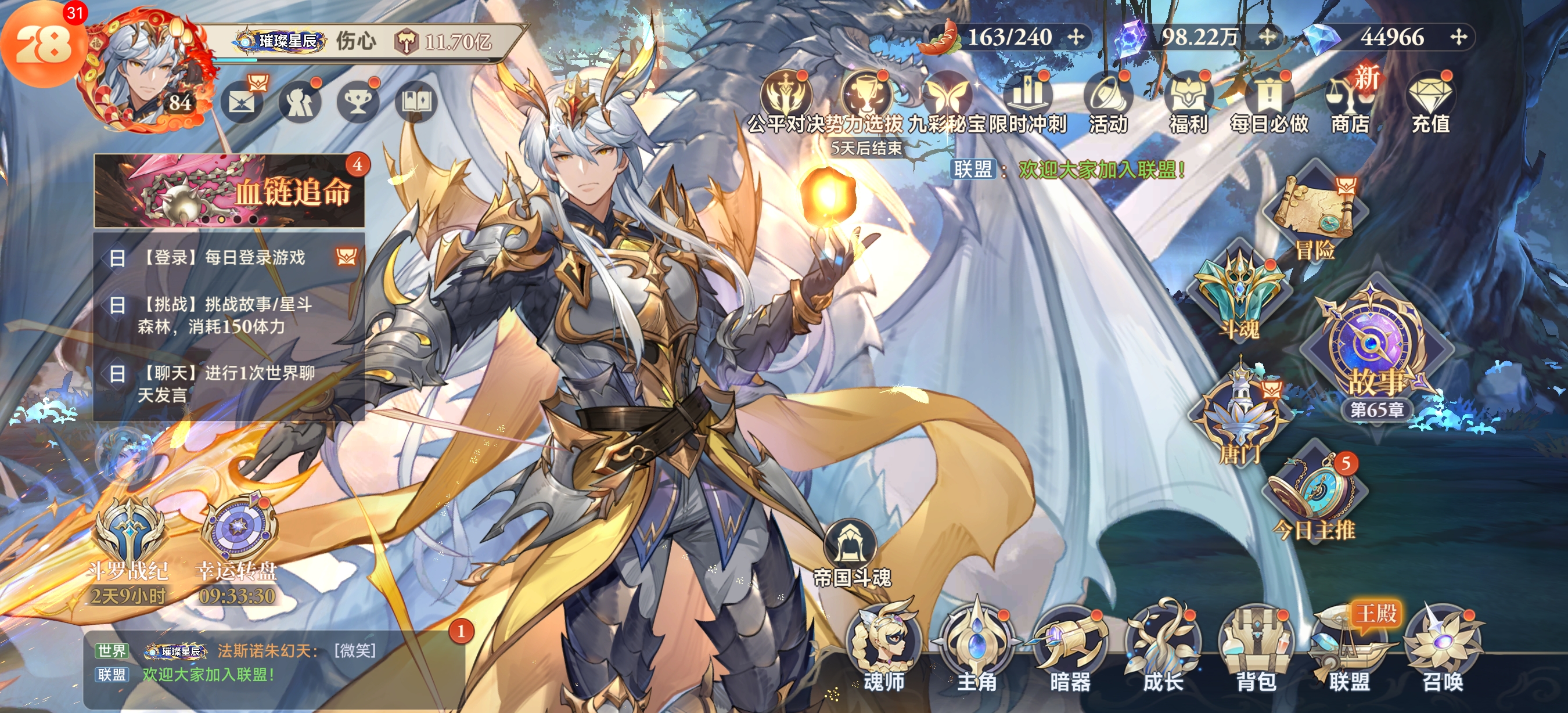Open the 冒险 adventure map scroll
The height and width of the screenshot is (713, 1568).
(1315, 213)
